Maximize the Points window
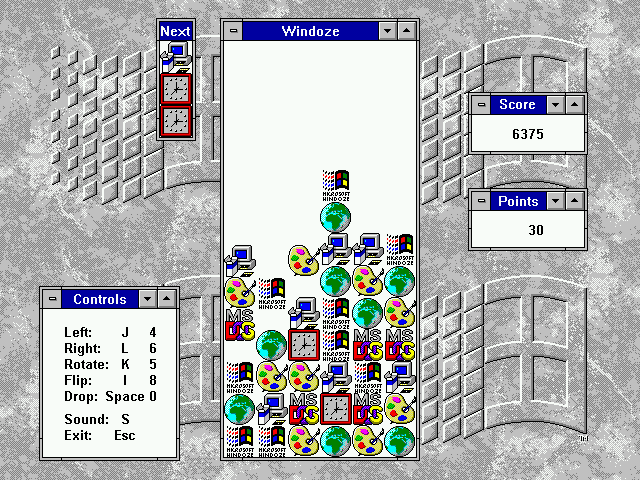The height and width of the screenshot is (480, 640). pyautogui.click(x=574, y=201)
